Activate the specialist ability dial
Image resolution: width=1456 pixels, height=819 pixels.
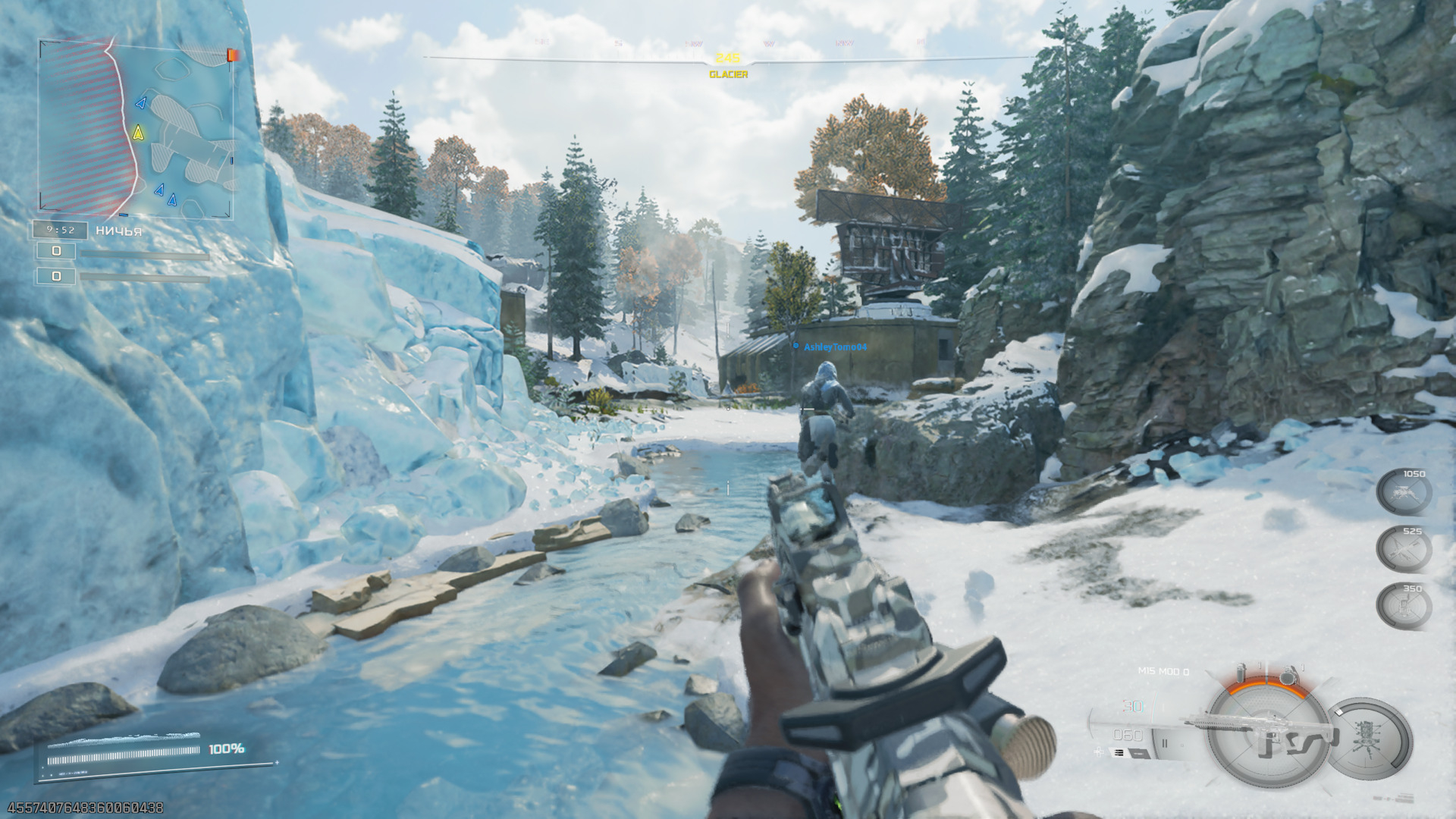pos(1369,739)
